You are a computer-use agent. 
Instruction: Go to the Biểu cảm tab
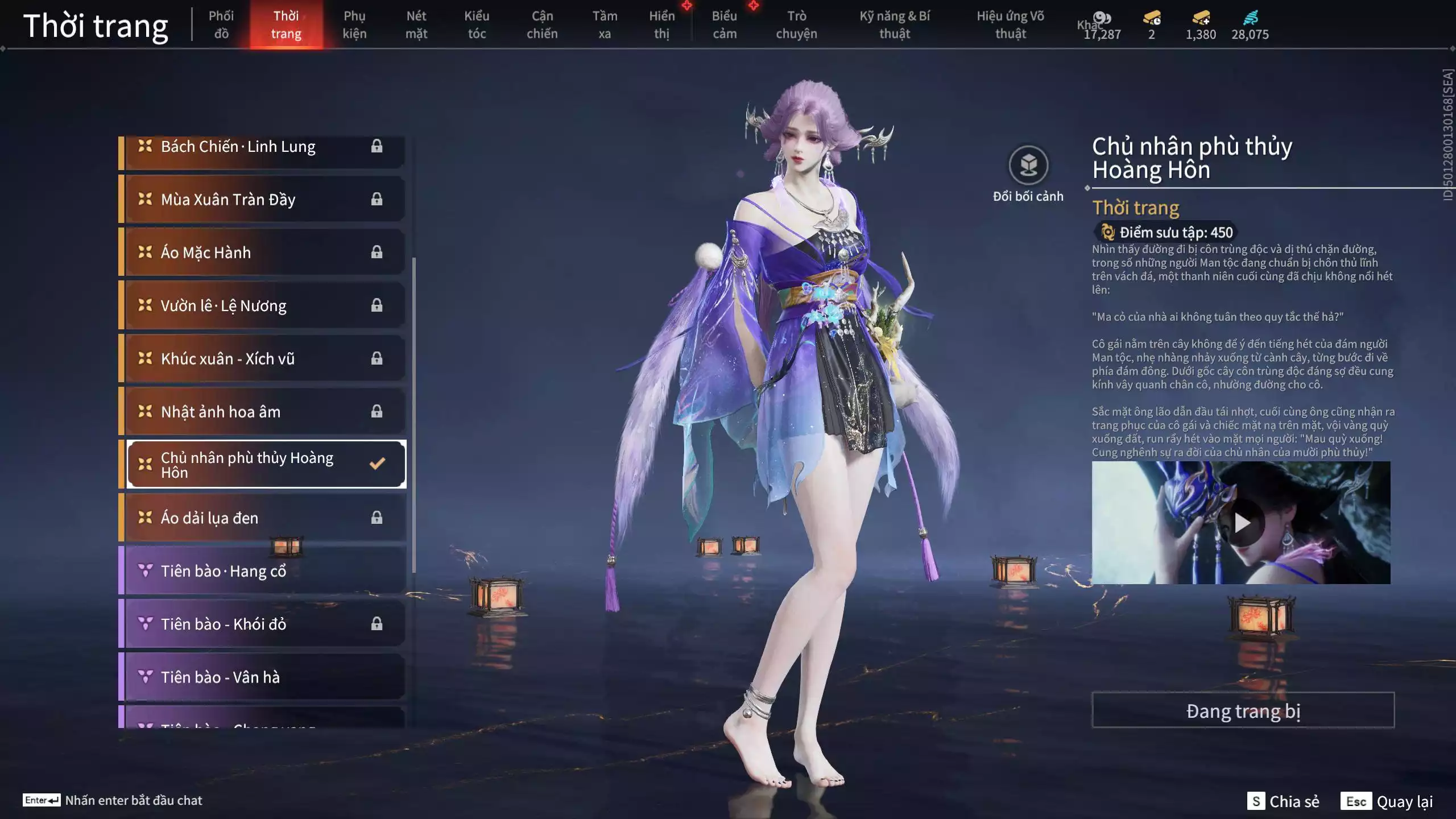(724, 24)
